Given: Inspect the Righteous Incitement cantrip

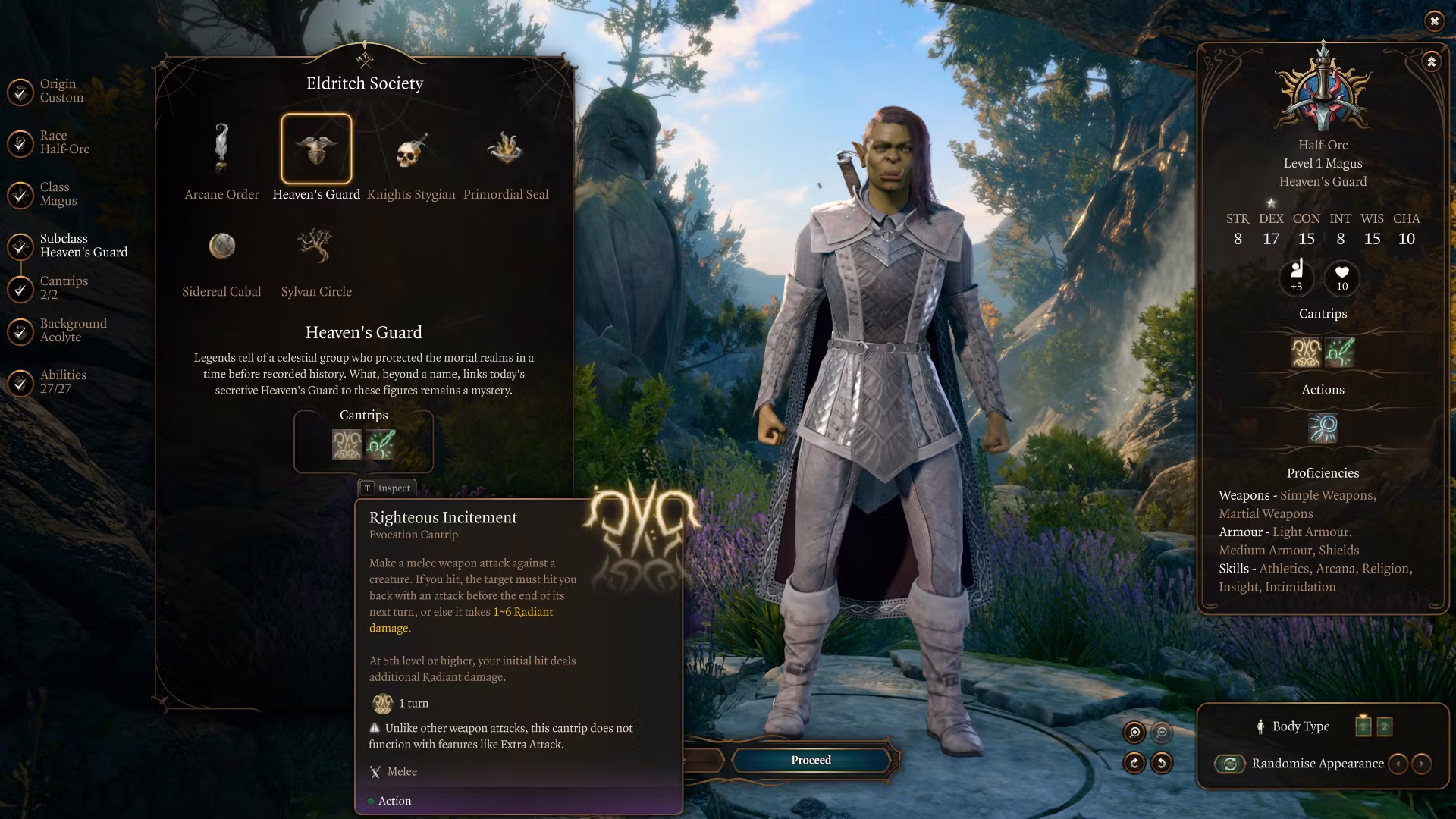Looking at the screenshot, I should [347, 444].
